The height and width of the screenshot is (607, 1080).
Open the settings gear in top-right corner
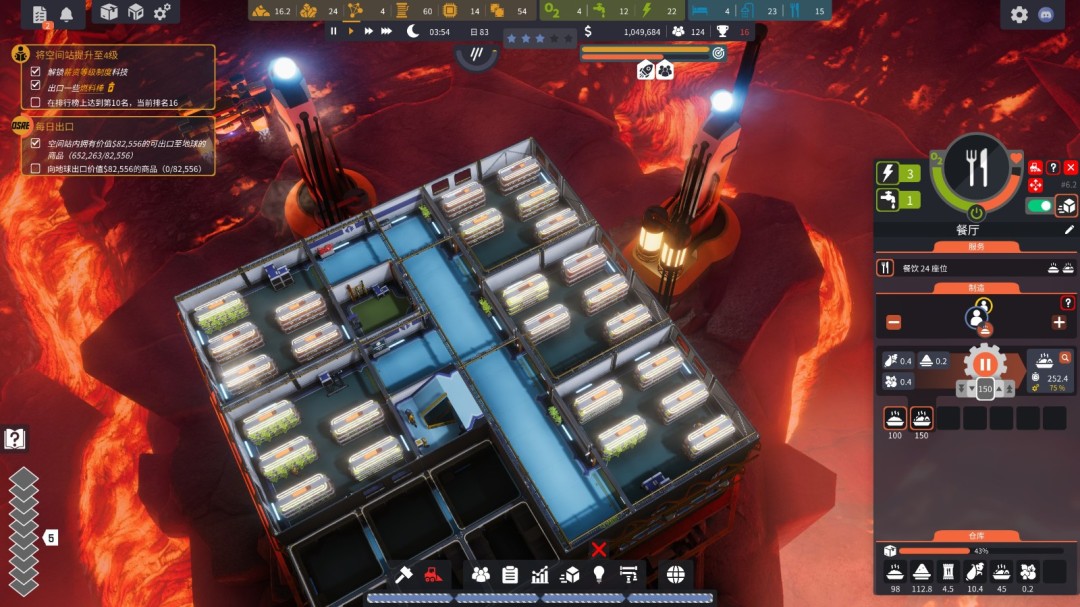click(1019, 14)
